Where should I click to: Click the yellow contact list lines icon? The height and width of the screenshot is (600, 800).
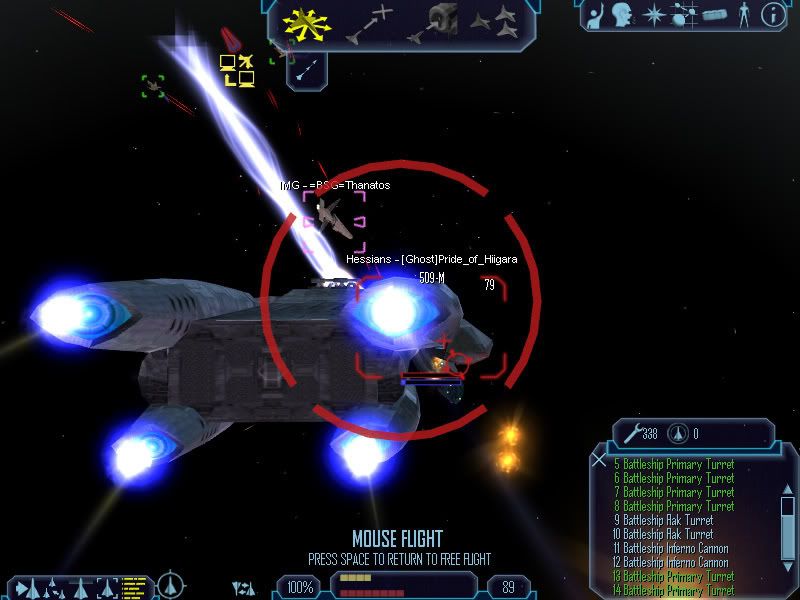131,588
